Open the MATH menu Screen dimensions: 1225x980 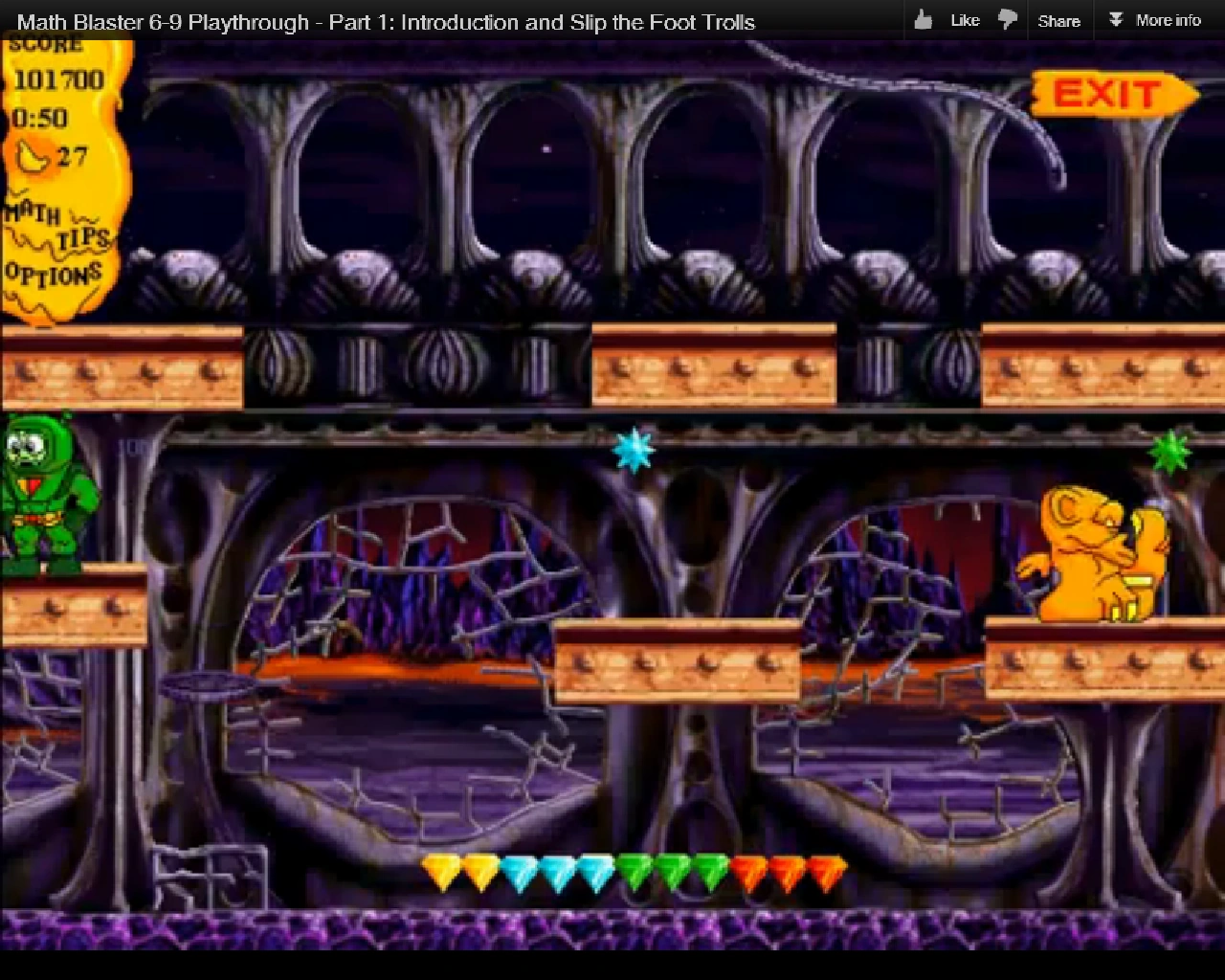(x=33, y=214)
